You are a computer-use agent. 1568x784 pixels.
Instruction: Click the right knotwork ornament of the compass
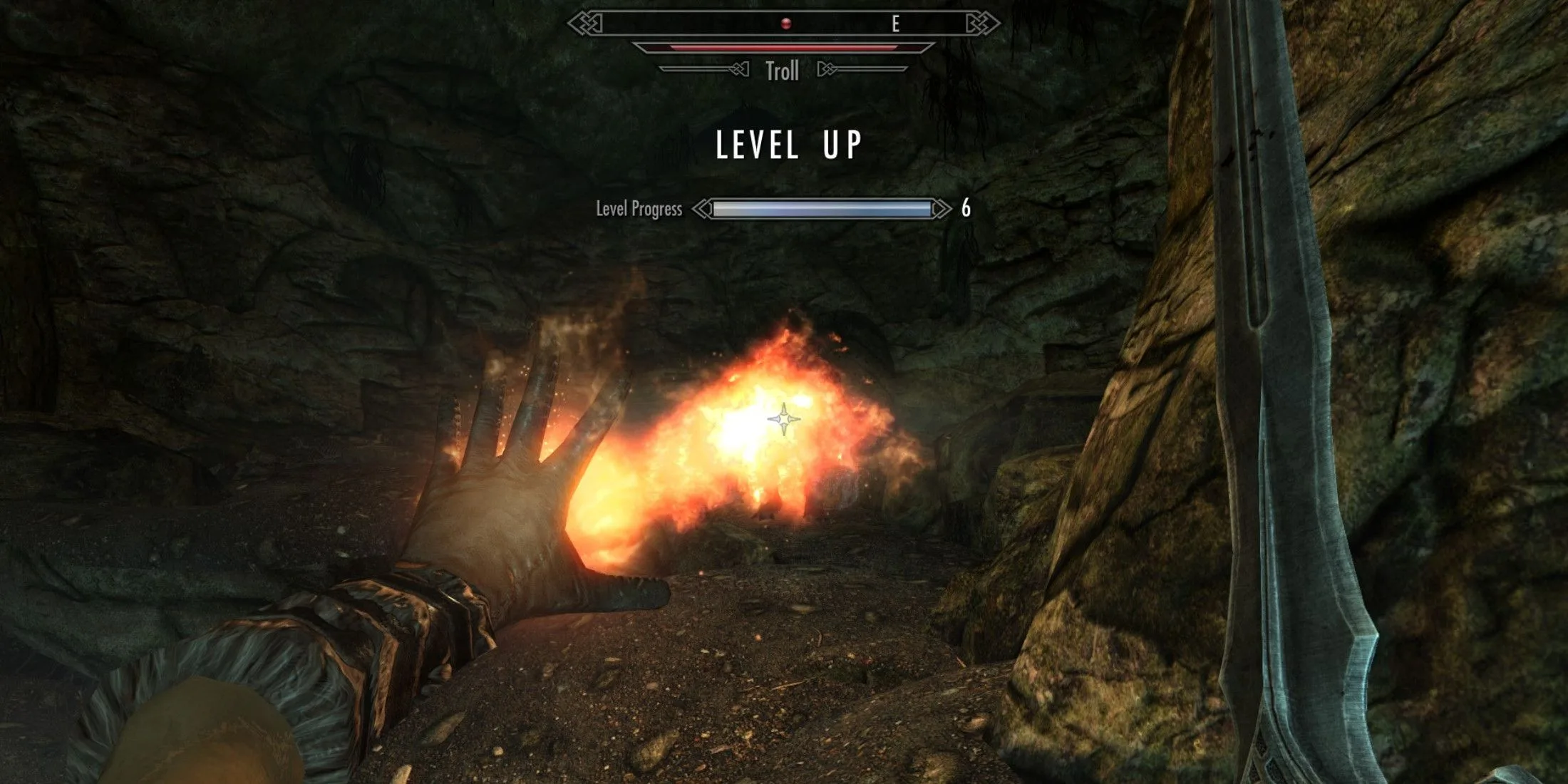(x=980, y=24)
